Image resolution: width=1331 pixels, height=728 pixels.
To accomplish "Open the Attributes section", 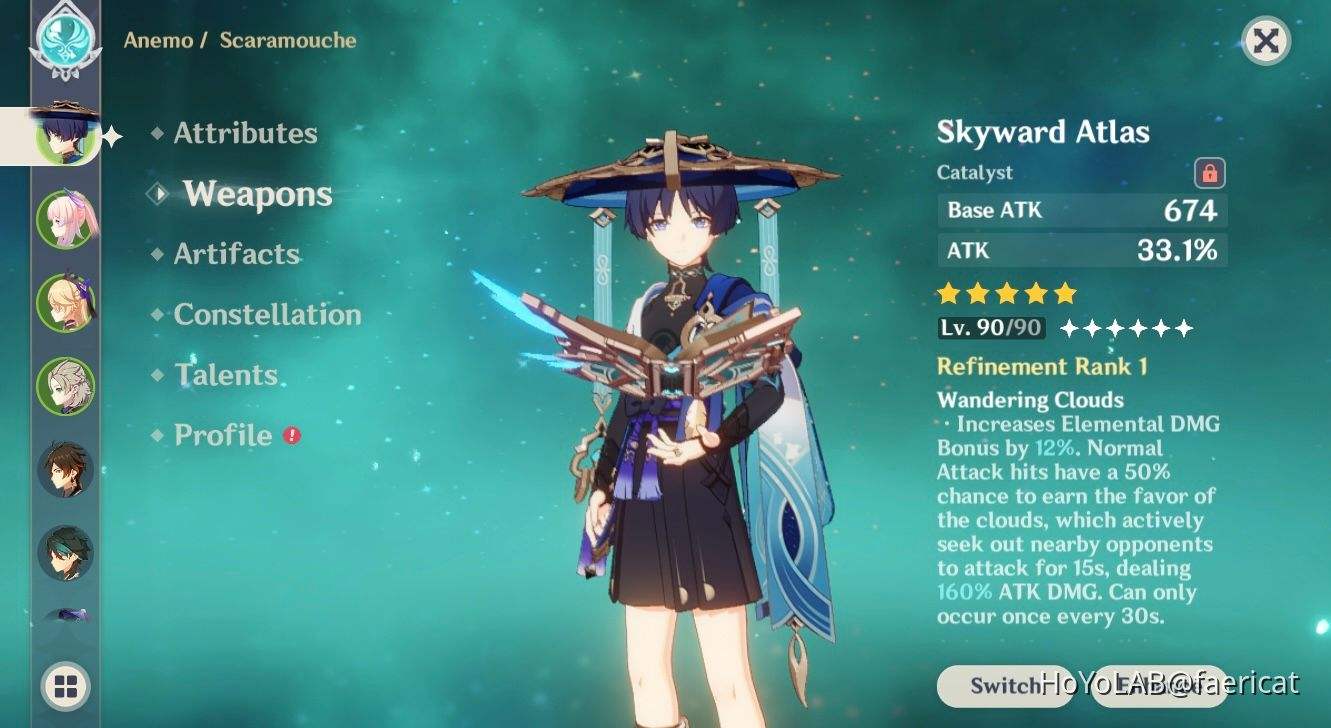I will click(x=244, y=133).
